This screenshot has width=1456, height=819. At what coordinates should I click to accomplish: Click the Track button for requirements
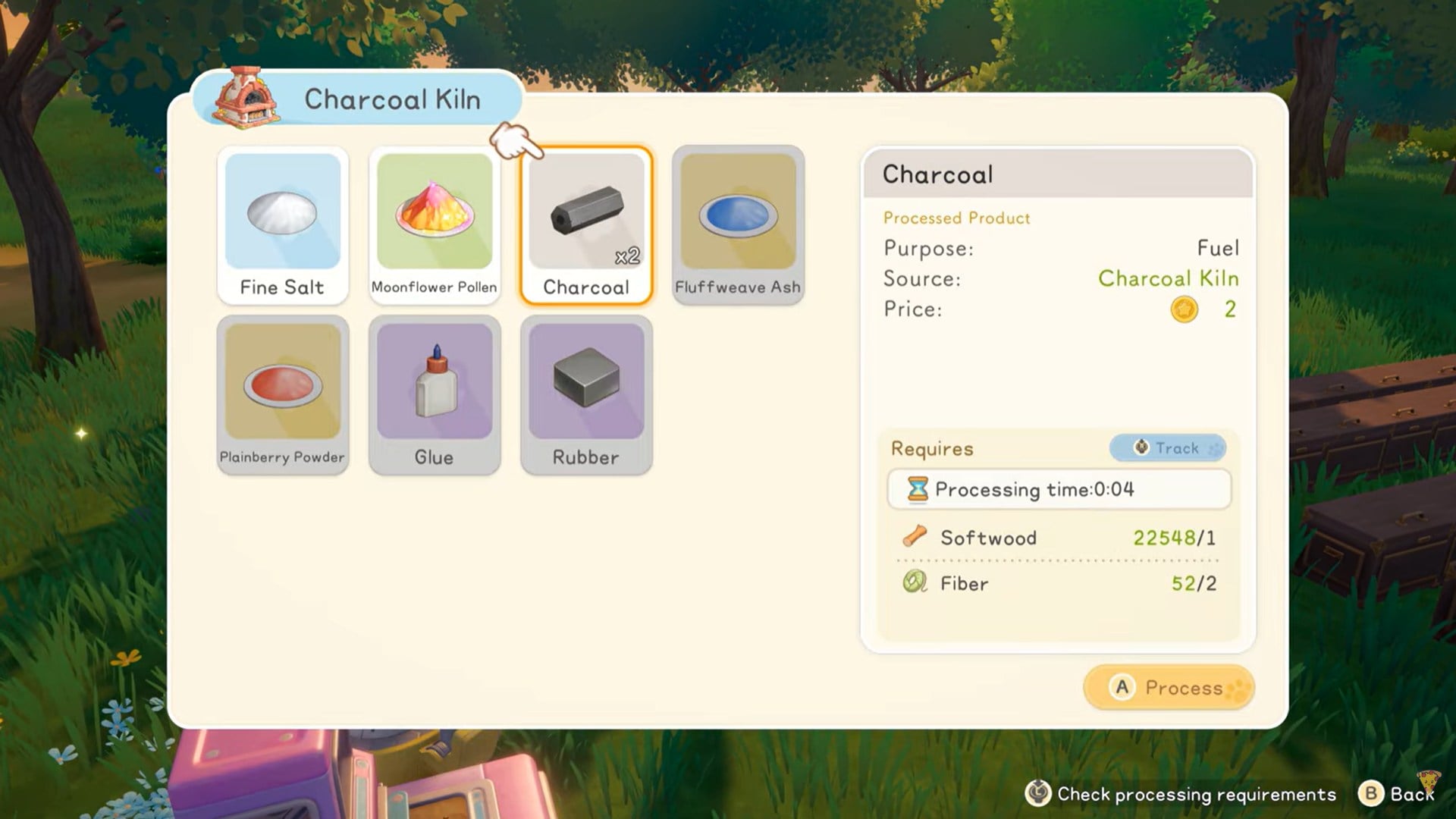[1167, 448]
